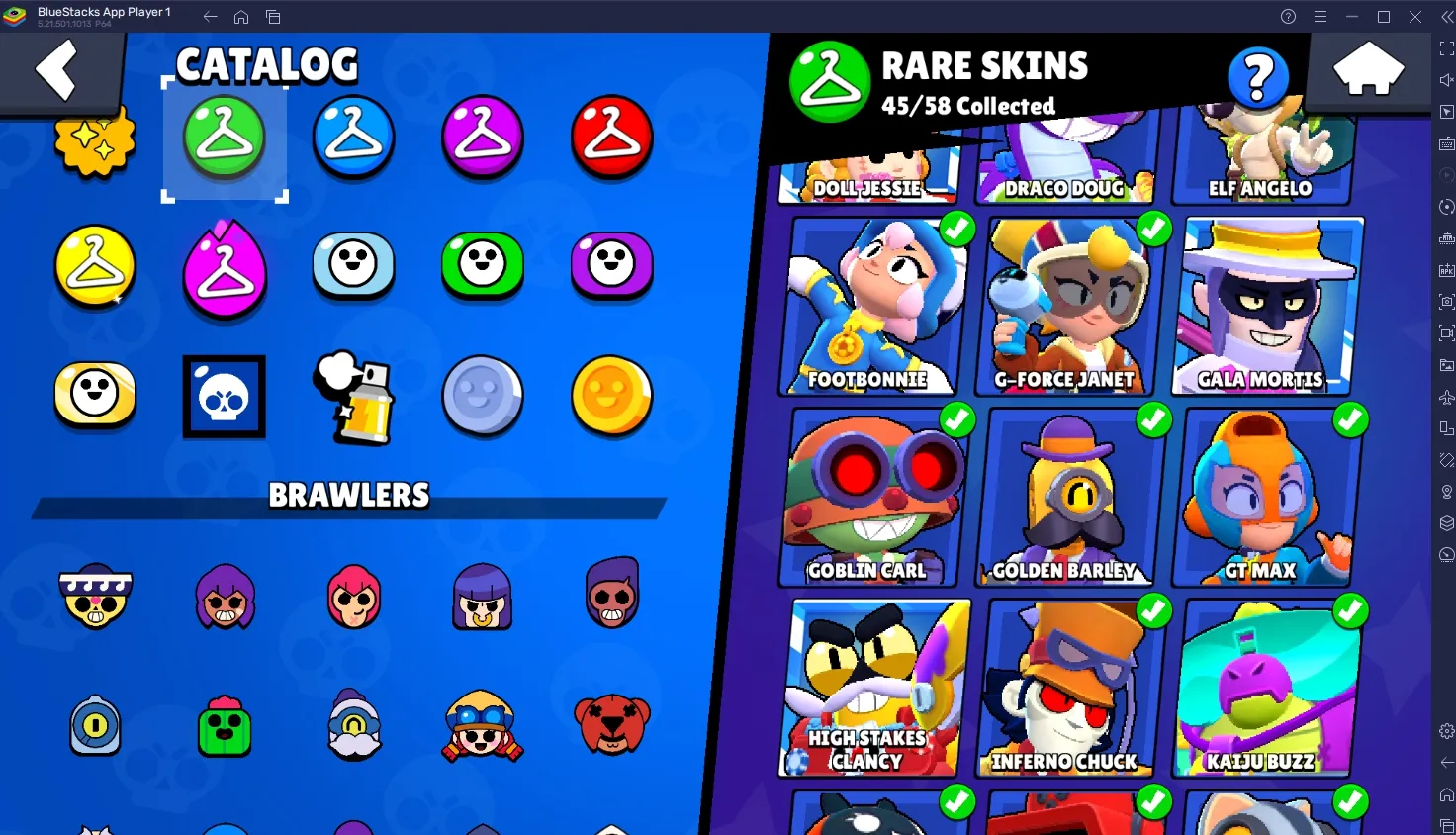
Task: Select the gold coin player icon category
Action: click(x=610, y=397)
